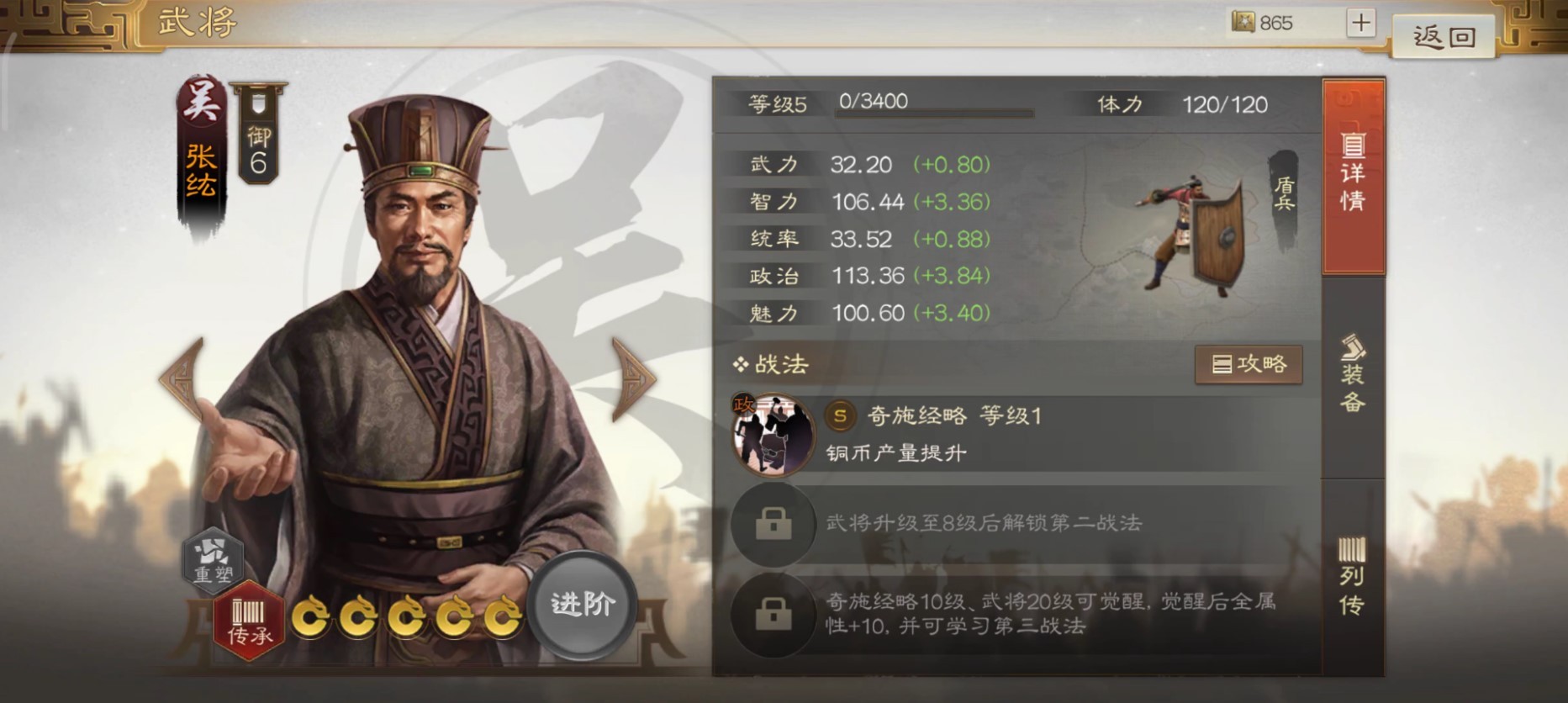
Task: Open the 奇施经略 war skill icon
Action: (x=773, y=433)
